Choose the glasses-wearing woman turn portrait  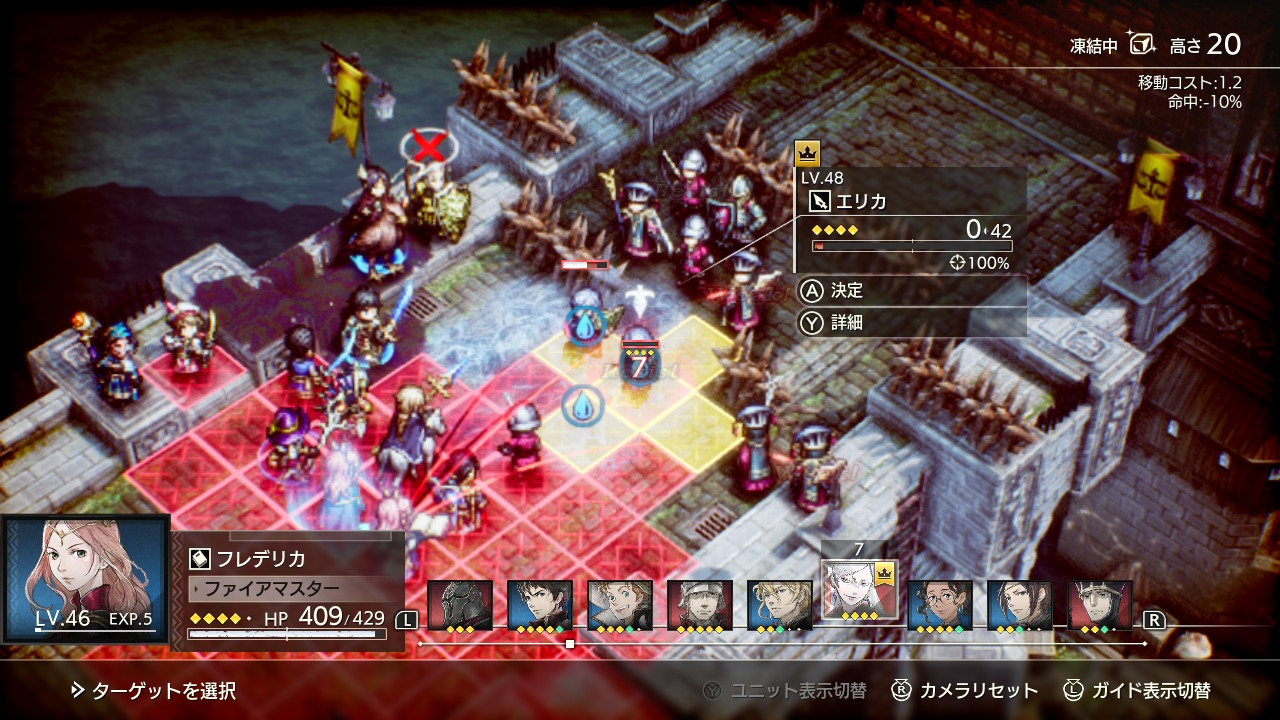(x=940, y=605)
